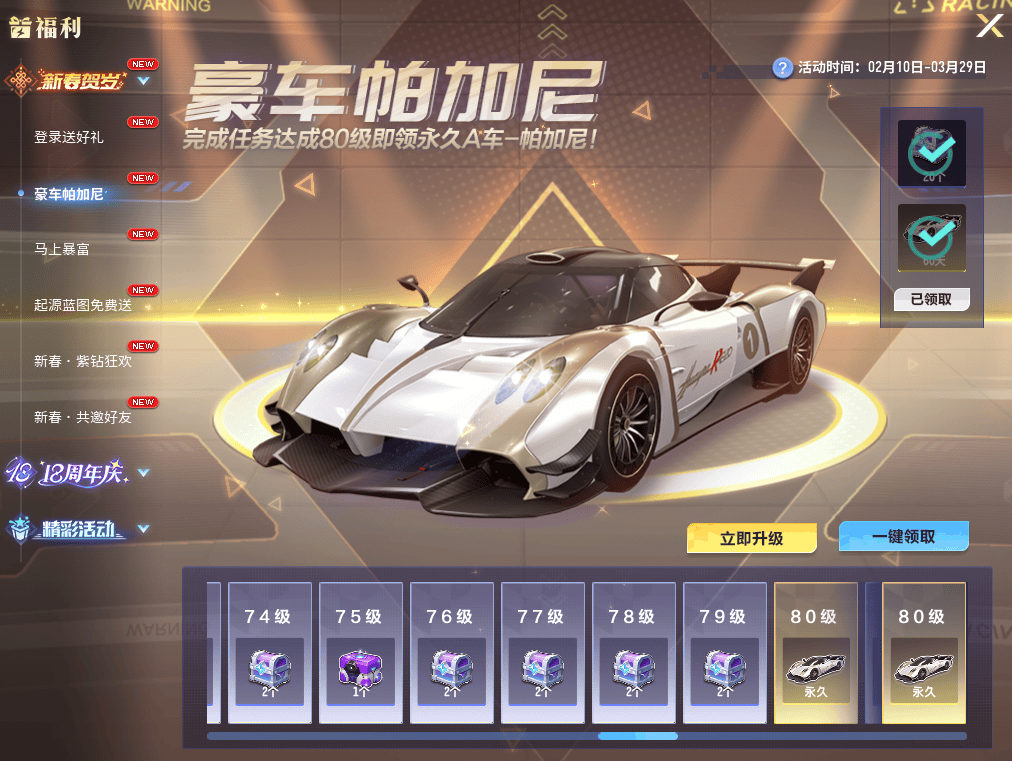This screenshot has height=761, width=1012.
Task: Select the level 74 reward chest tile
Action: pyautogui.click(x=268, y=652)
